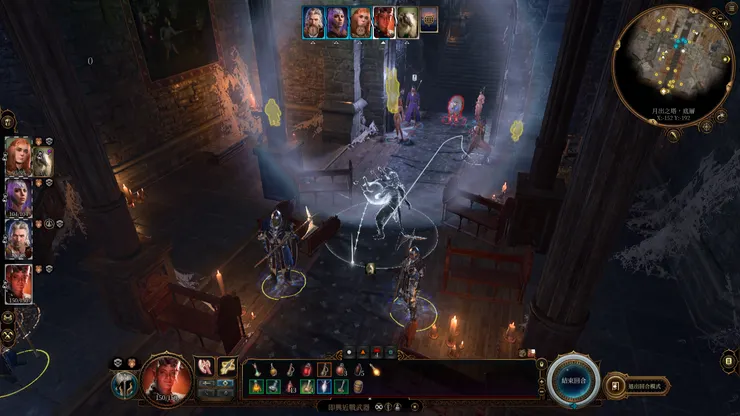This screenshot has height=416, width=740.
Task: Select the white-haired companion party portrait
Action: pos(18,238)
